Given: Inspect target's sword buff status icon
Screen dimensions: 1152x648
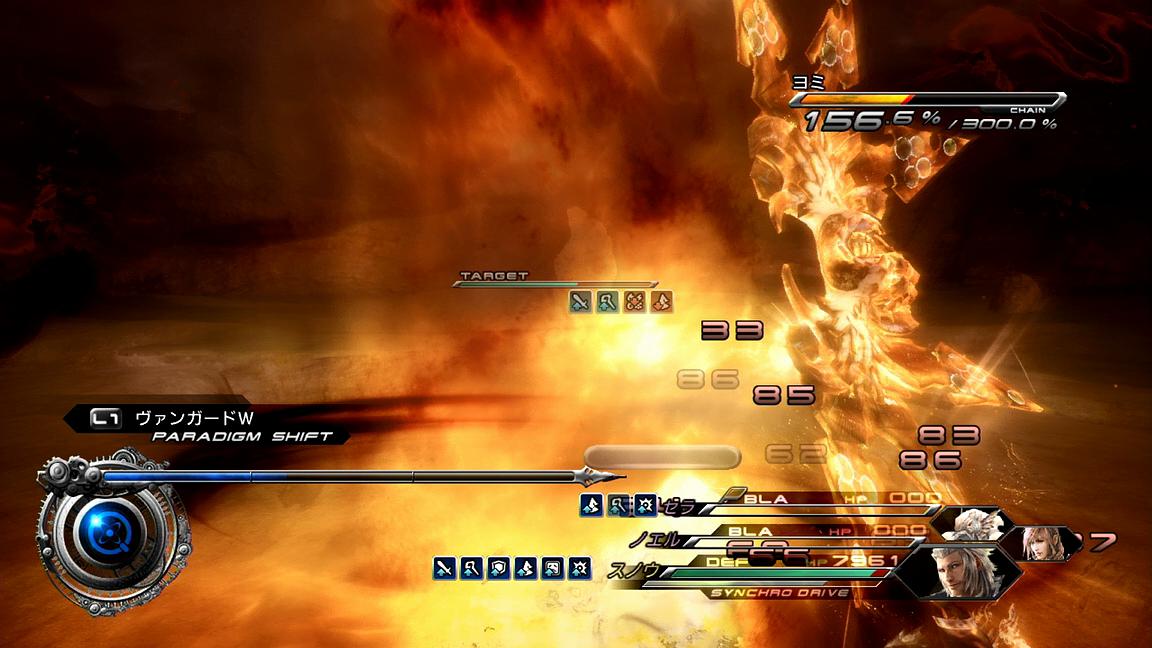Looking at the screenshot, I should (x=581, y=301).
